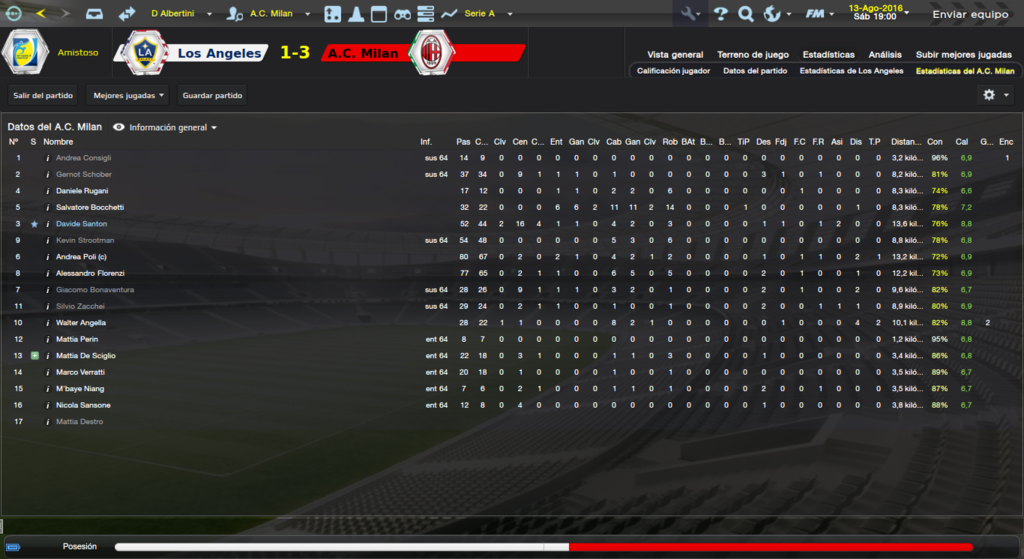Click the magnifying glass search icon
Viewport: 1024px width, 559px height.
pyautogui.click(x=745, y=14)
